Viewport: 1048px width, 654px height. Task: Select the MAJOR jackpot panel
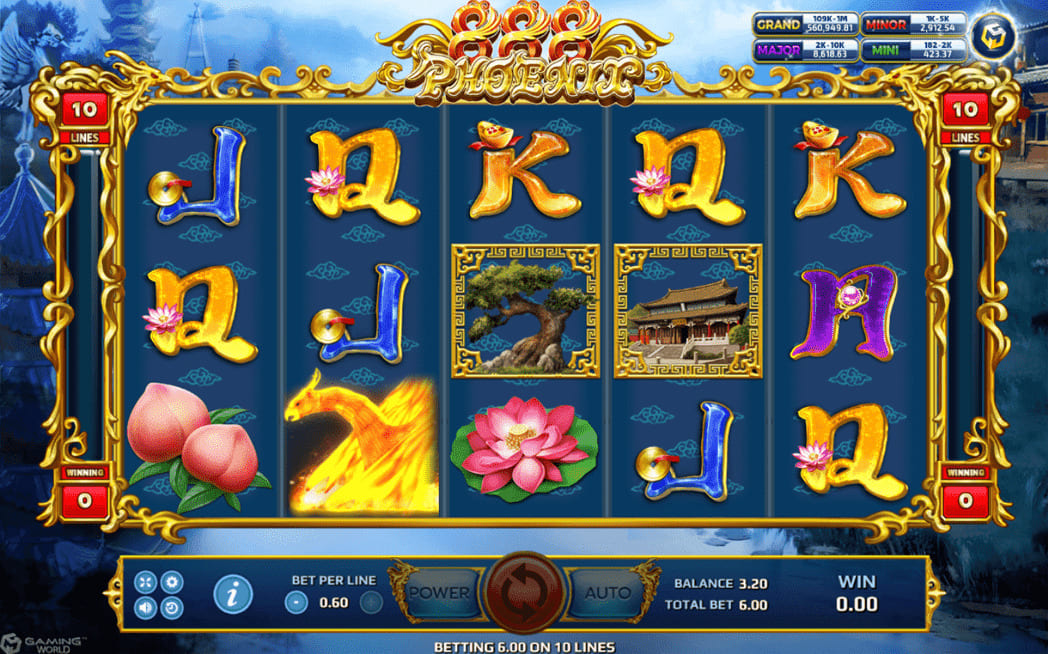[x=805, y=49]
